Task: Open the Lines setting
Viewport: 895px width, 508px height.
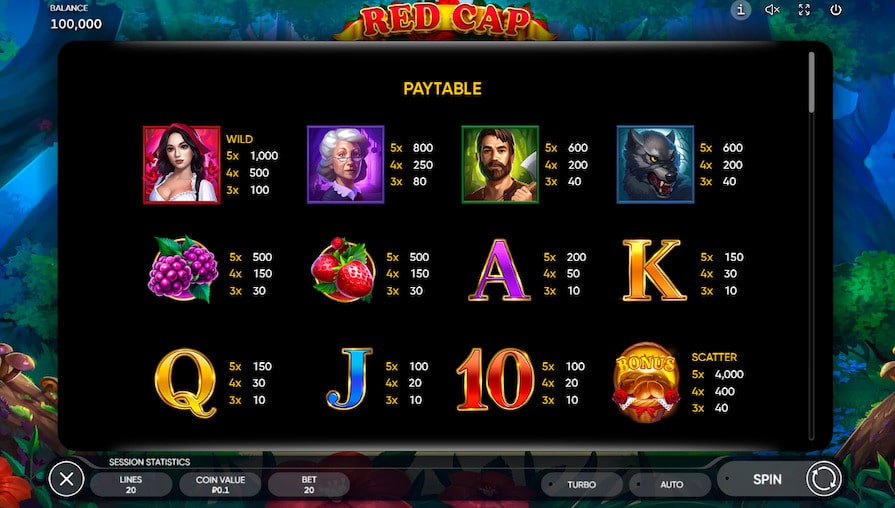Action: pyautogui.click(x=131, y=485)
